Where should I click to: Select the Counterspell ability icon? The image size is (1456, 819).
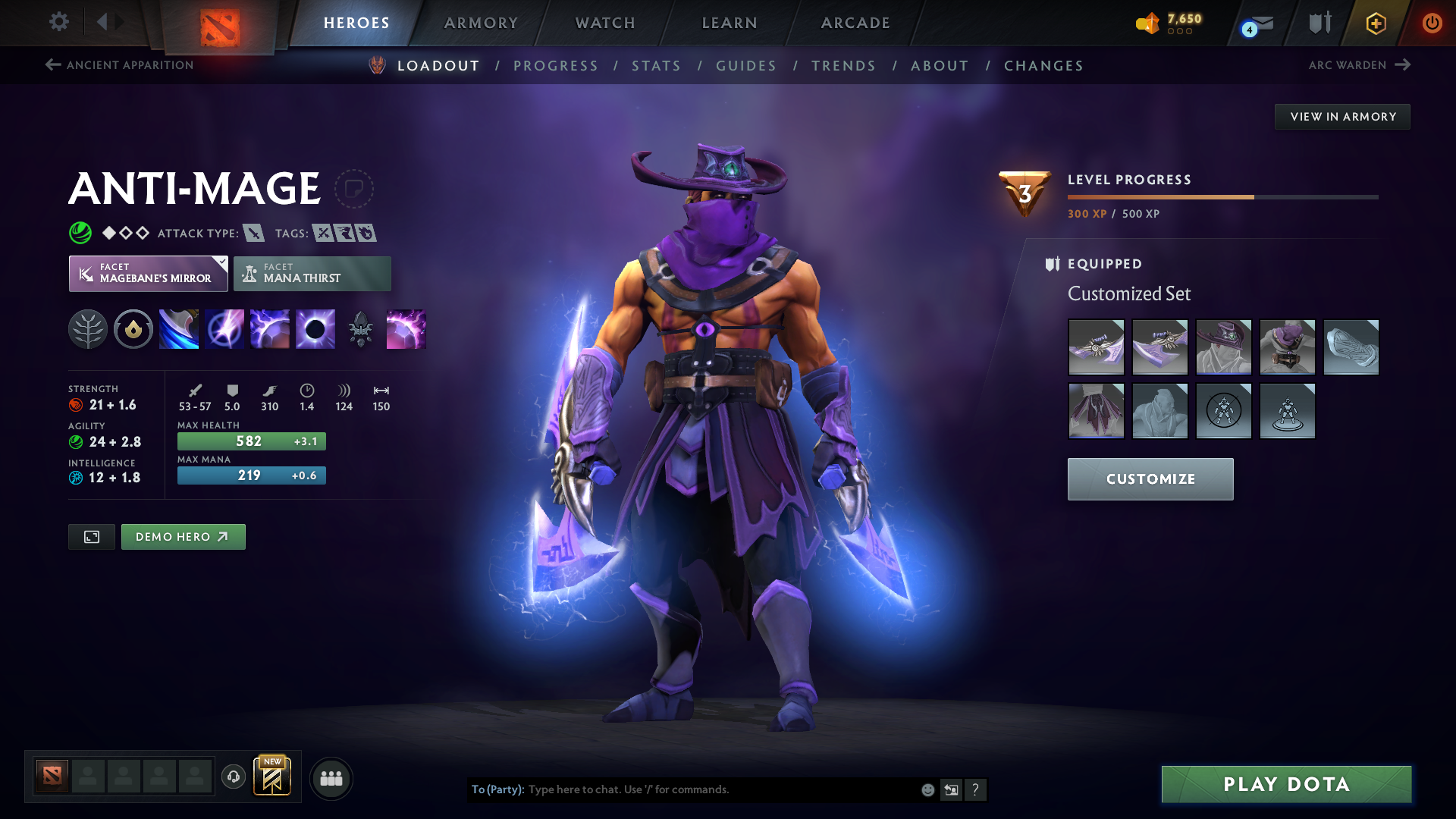[270, 329]
